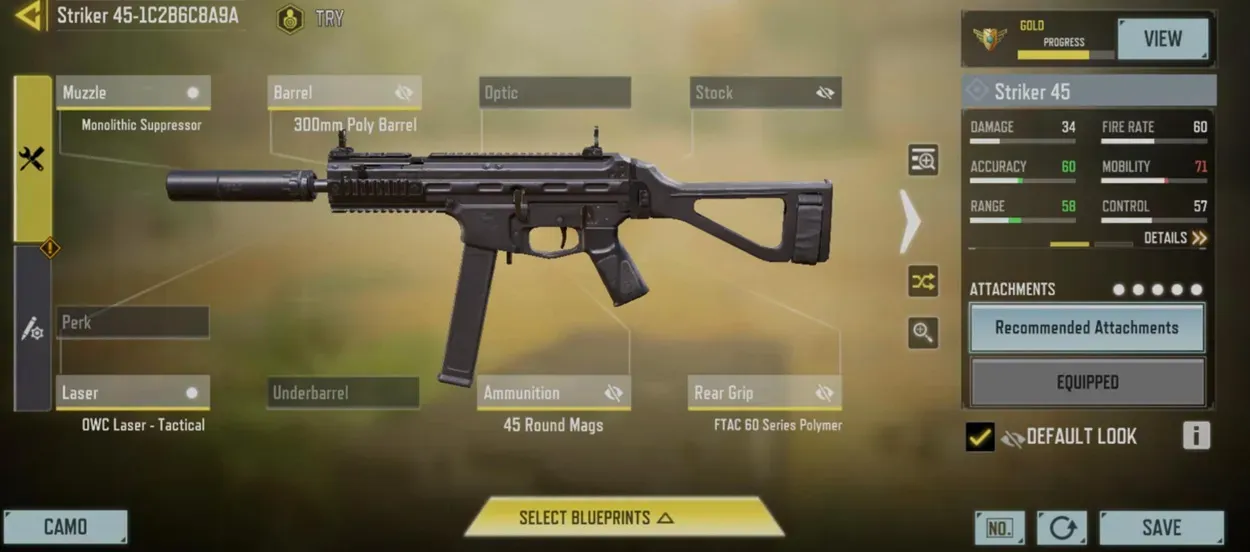Open the Perk slot
The width and height of the screenshot is (1250, 552).
(133, 322)
